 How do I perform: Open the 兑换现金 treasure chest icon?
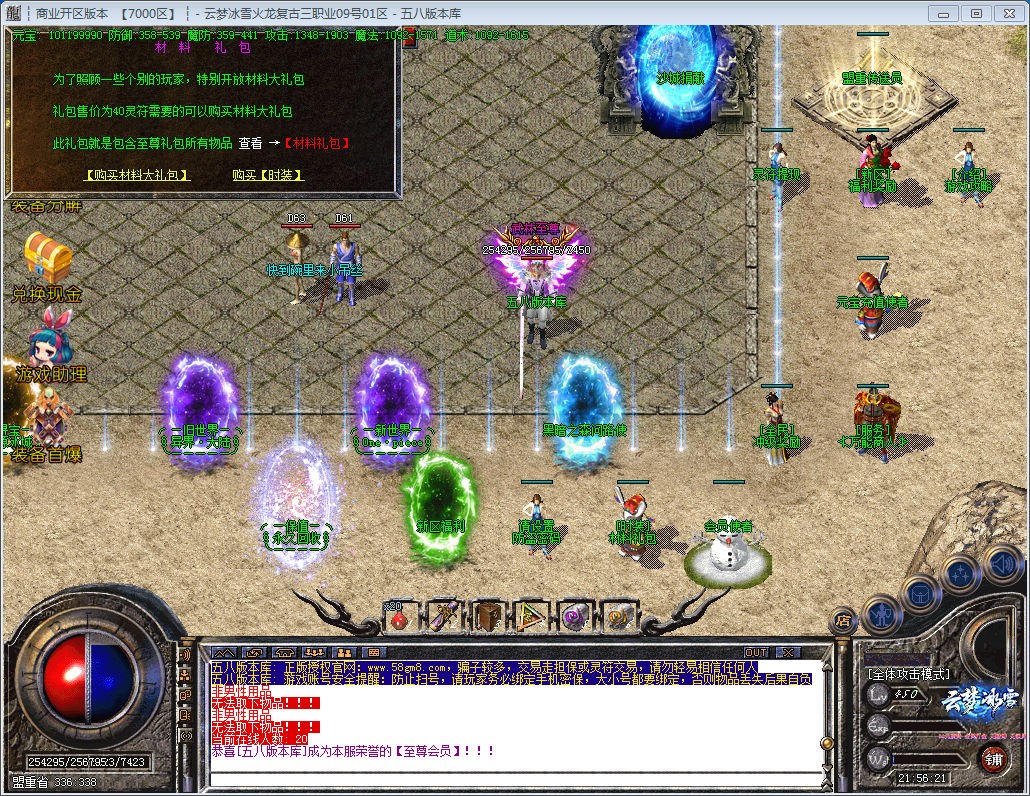click(x=47, y=259)
